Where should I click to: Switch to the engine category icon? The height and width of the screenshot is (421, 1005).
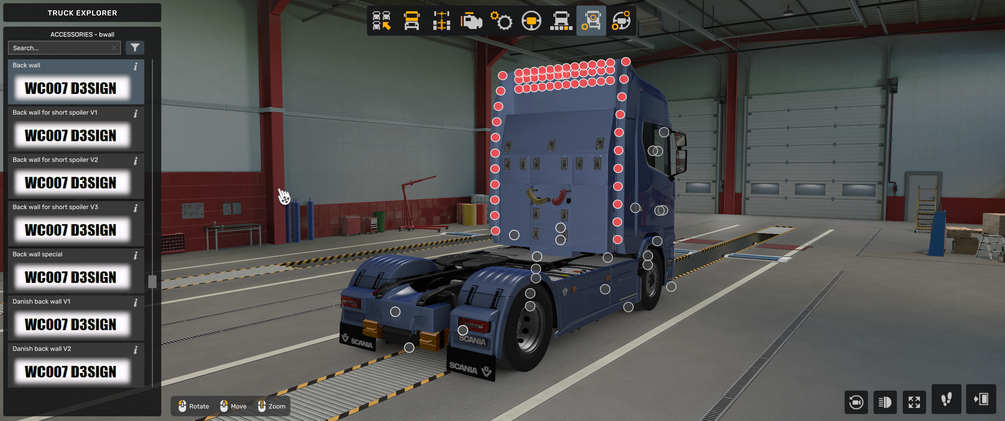(x=471, y=21)
